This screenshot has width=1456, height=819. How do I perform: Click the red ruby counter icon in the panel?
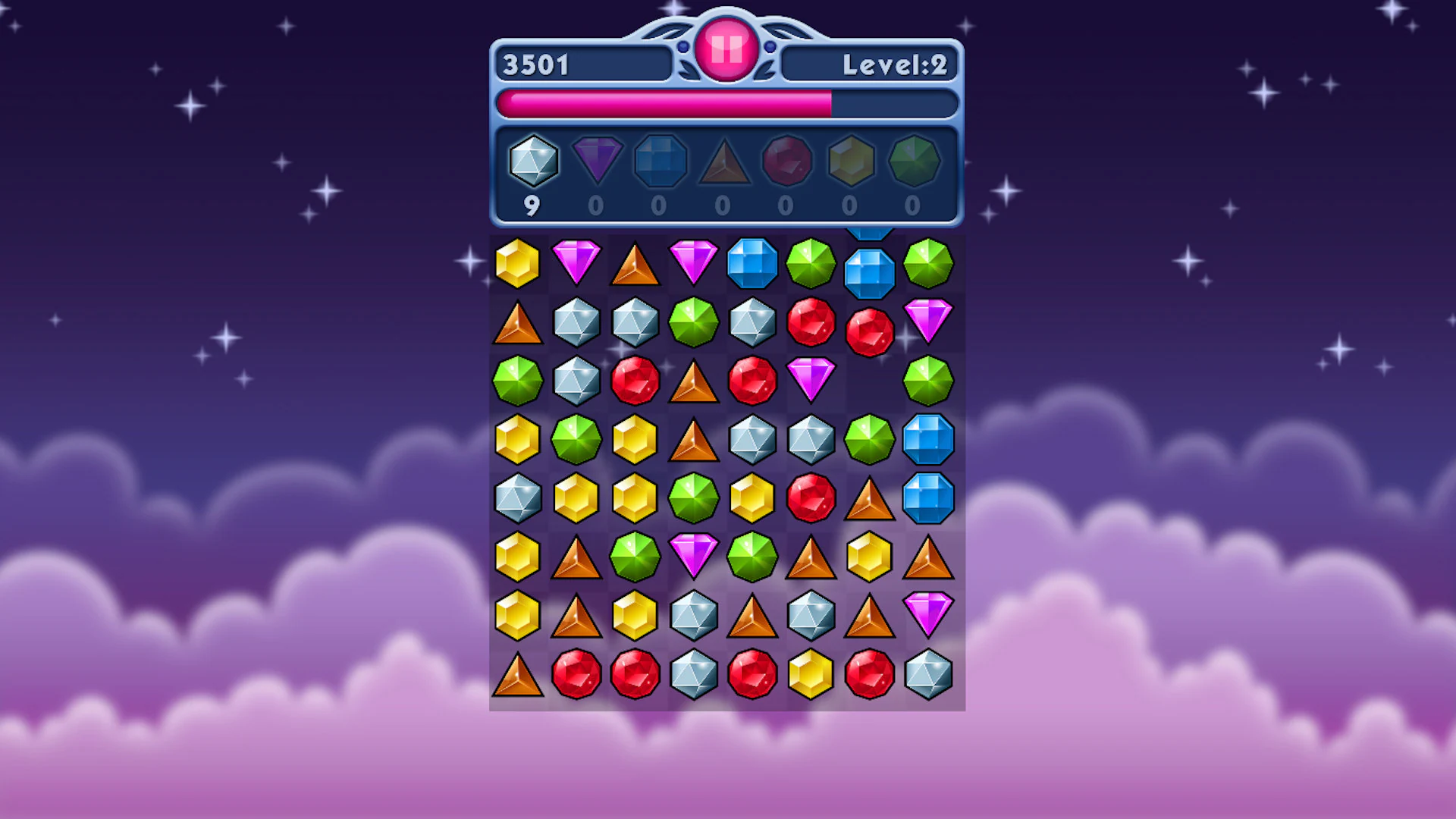pyautogui.click(x=786, y=161)
